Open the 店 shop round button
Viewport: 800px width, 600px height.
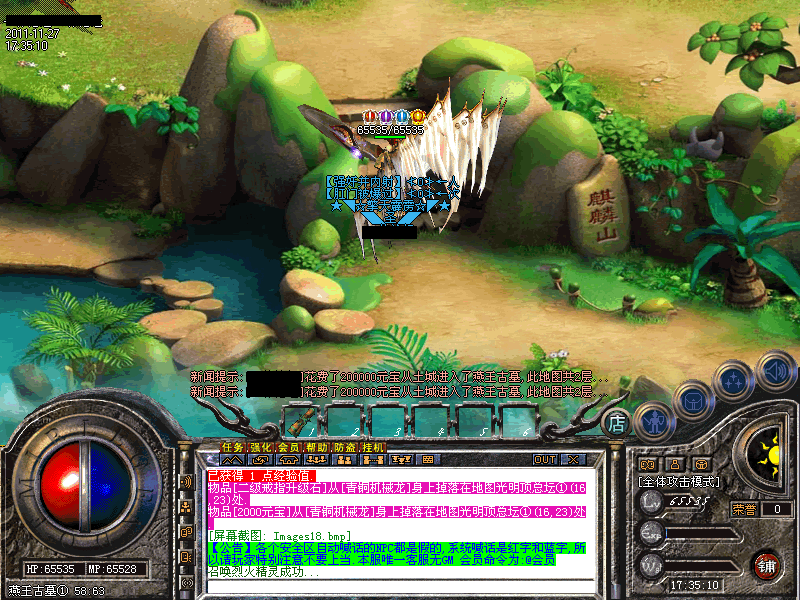pyautogui.click(x=618, y=423)
